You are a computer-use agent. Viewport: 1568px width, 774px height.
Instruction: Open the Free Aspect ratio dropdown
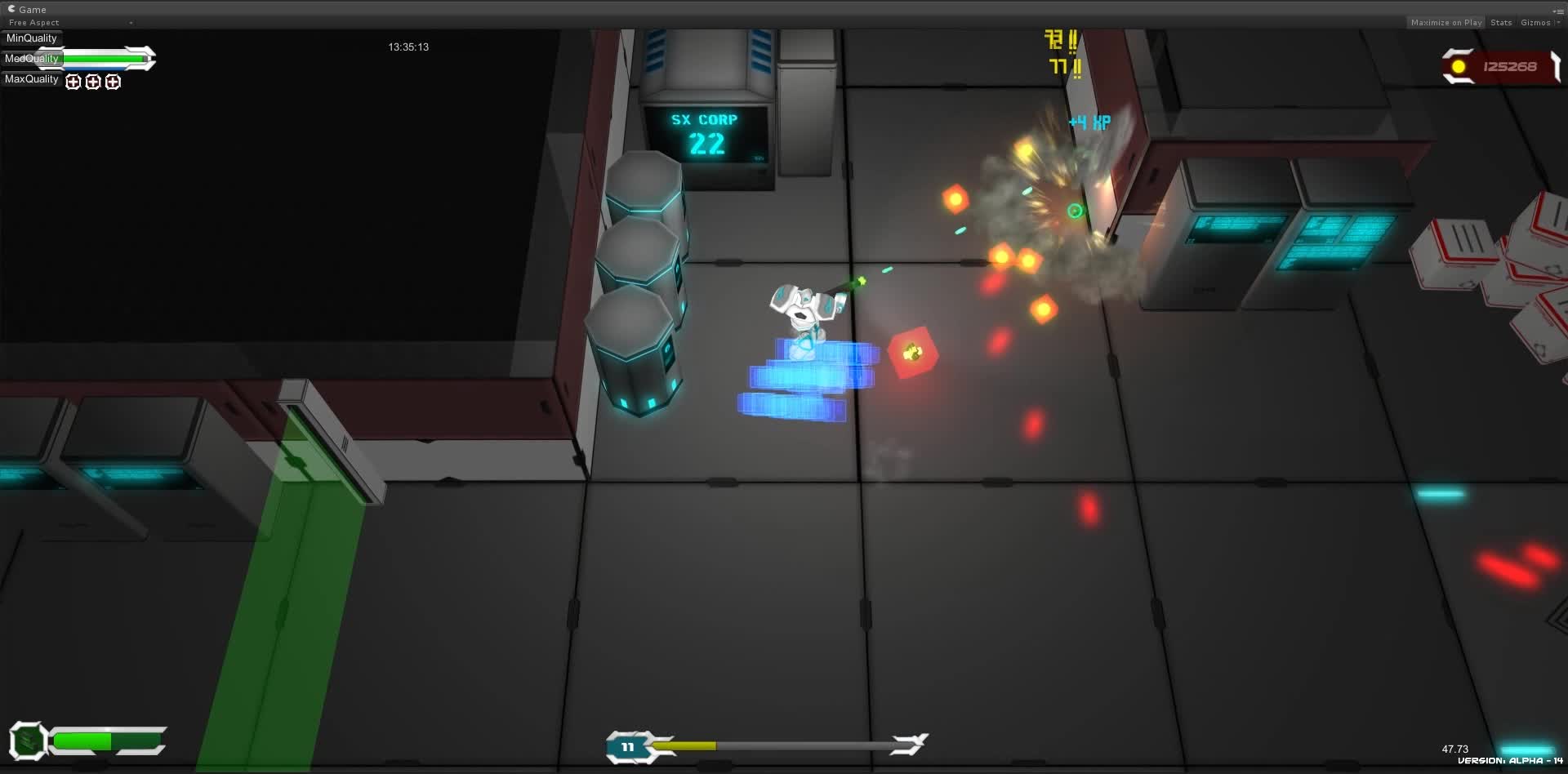click(x=33, y=22)
